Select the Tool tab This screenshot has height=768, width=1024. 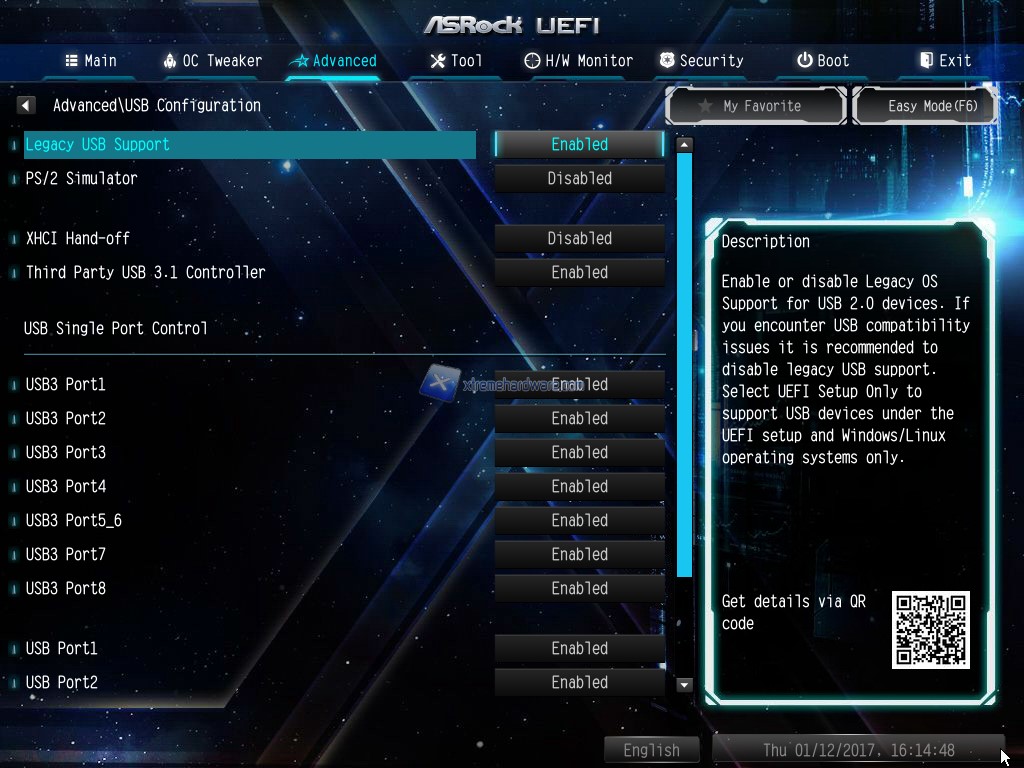pos(456,61)
